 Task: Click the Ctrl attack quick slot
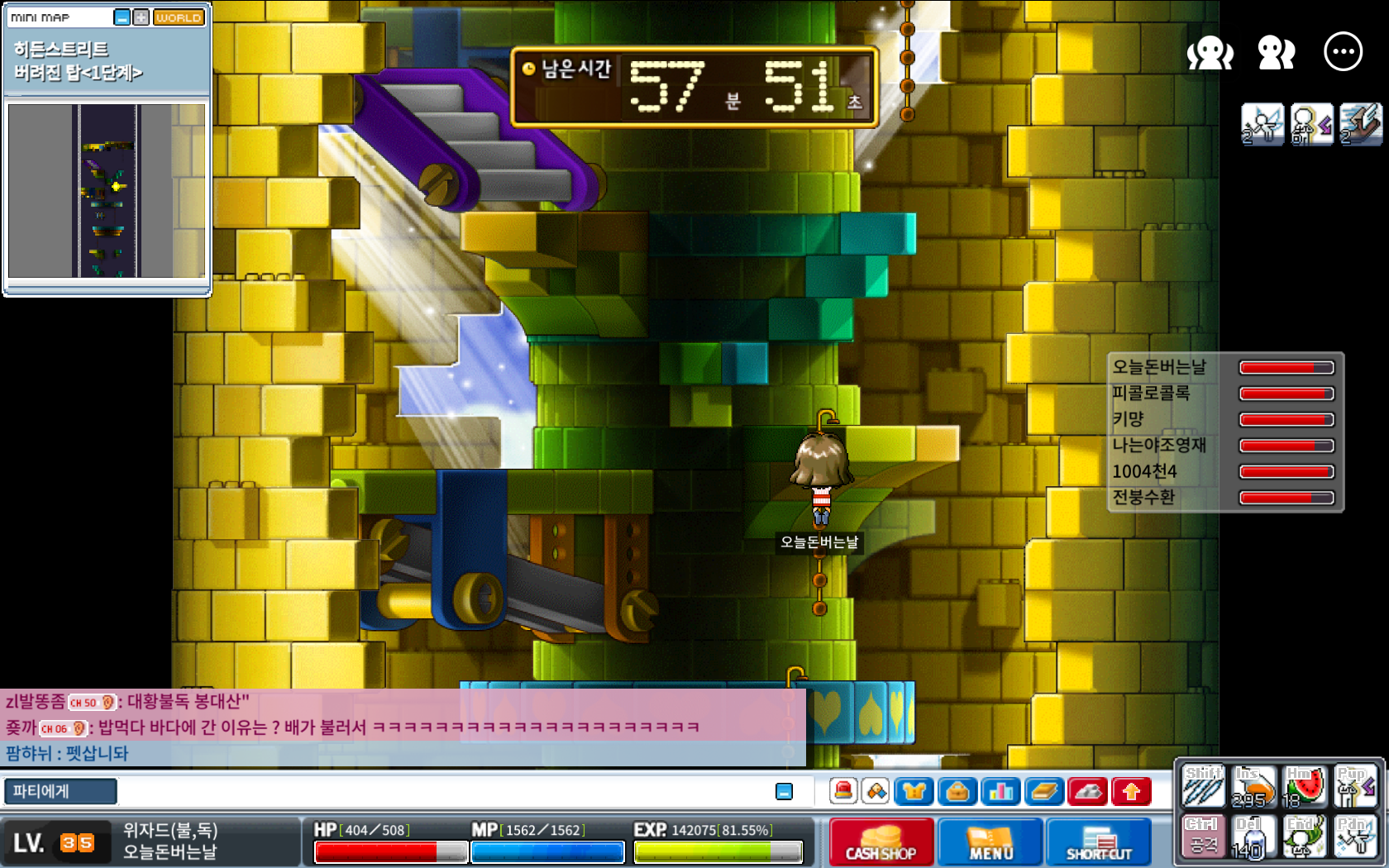pos(1203,836)
